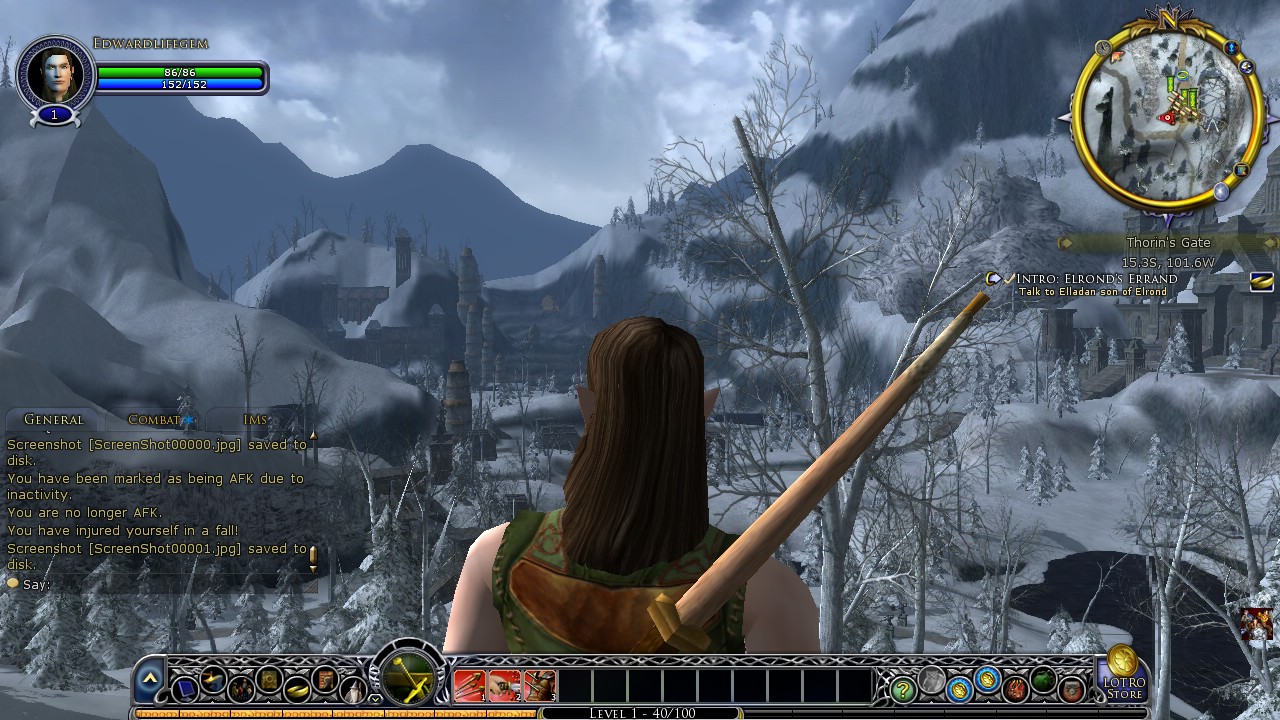Screen dimensions: 1280x720
Task: Select the Intro: Elrond's Errand quest tracker
Action: click(1097, 279)
